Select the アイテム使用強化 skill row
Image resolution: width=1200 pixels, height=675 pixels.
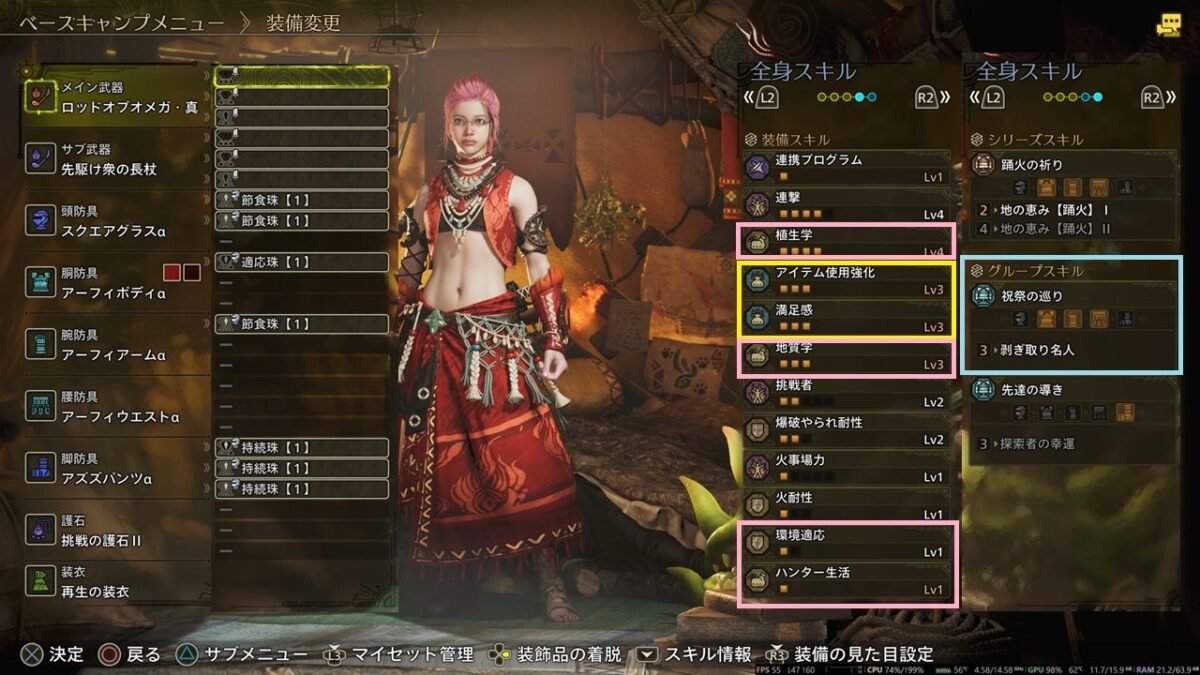847,281
